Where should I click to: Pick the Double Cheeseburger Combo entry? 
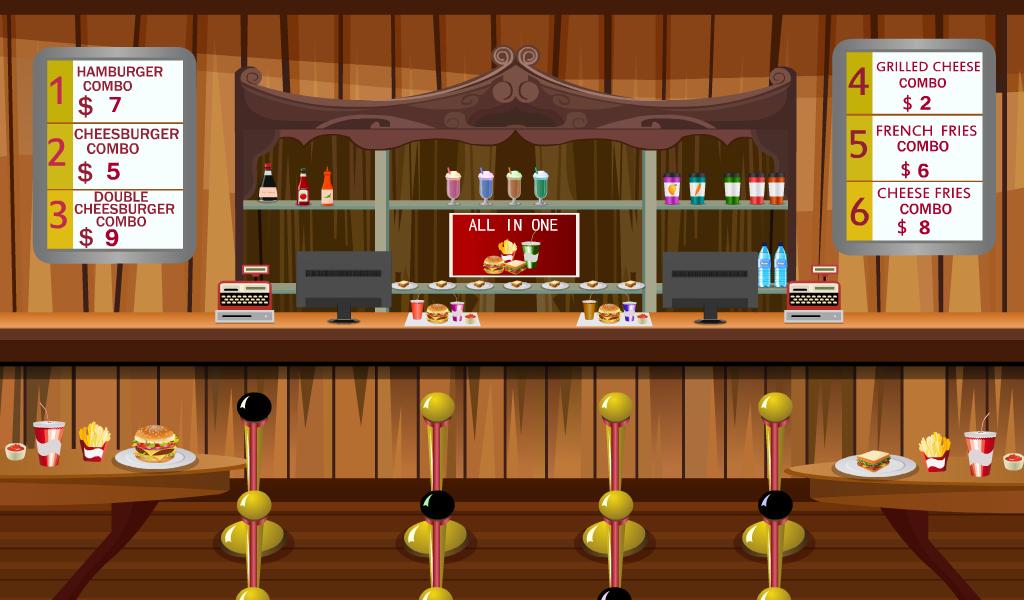point(116,219)
